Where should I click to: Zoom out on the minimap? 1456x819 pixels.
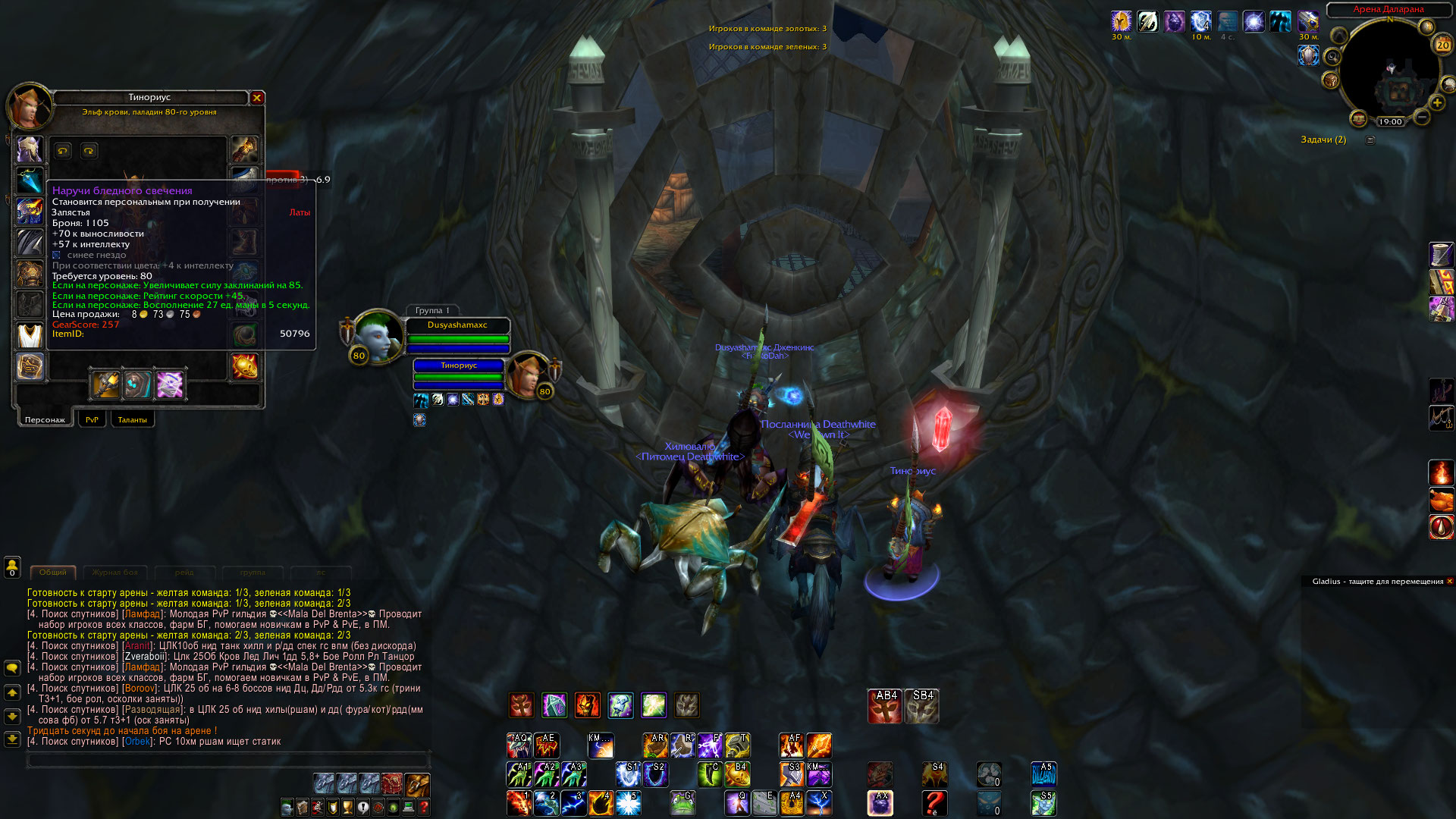[1422, 118]
